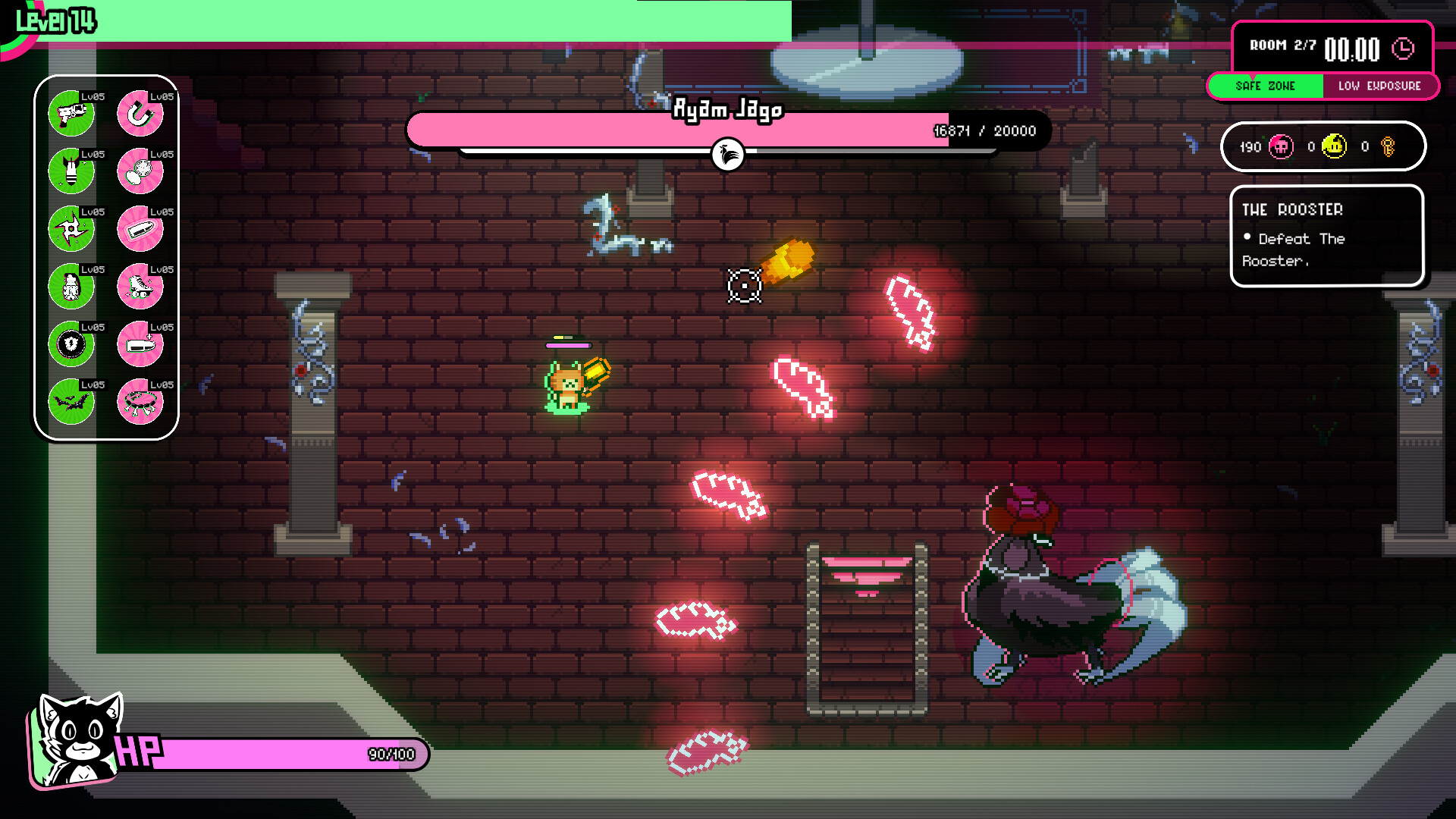Click the clock icon beside the timer
The height and width of the screenshot is (819, 1456).
tap(1403, 47)
